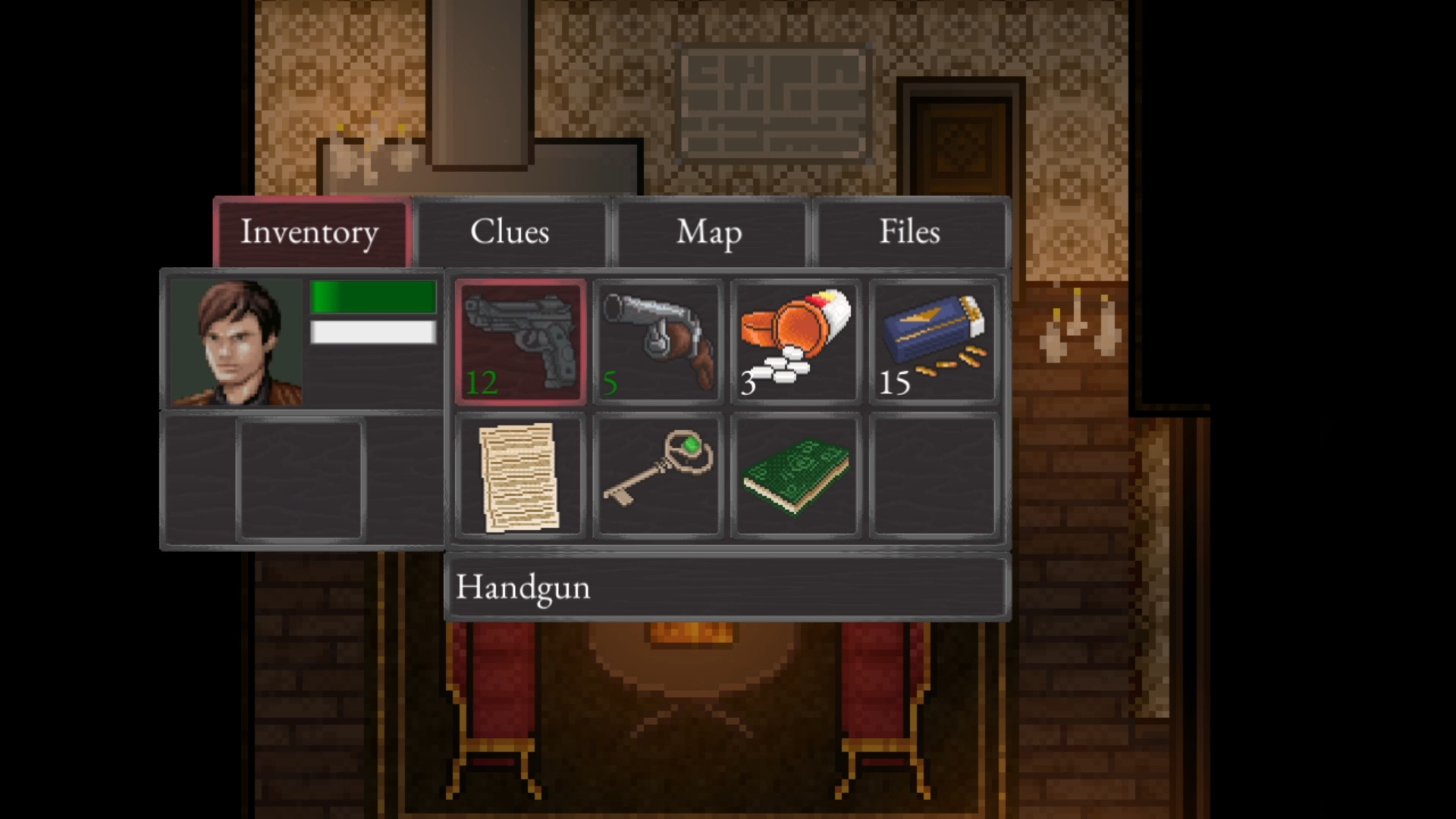
Task: Select the blue ammo box slot
Action: click(x=934, y=341)
